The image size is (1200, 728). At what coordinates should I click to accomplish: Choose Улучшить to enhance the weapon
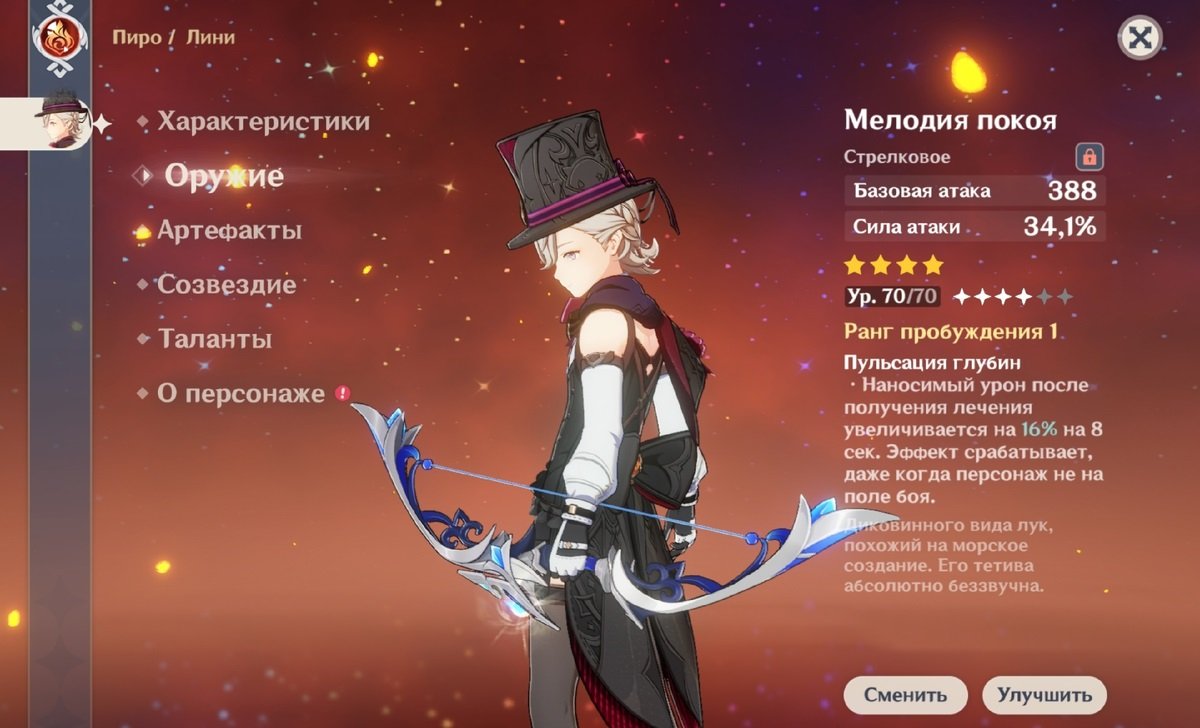(x=1044, y=694)
